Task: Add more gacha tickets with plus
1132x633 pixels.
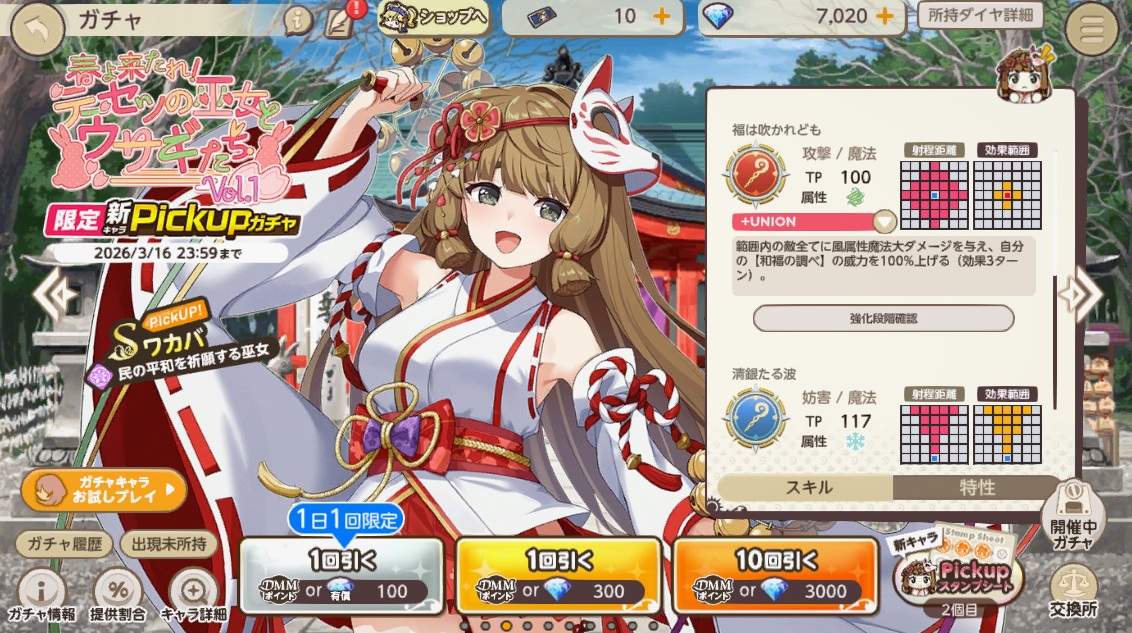Action: [661, 17]
